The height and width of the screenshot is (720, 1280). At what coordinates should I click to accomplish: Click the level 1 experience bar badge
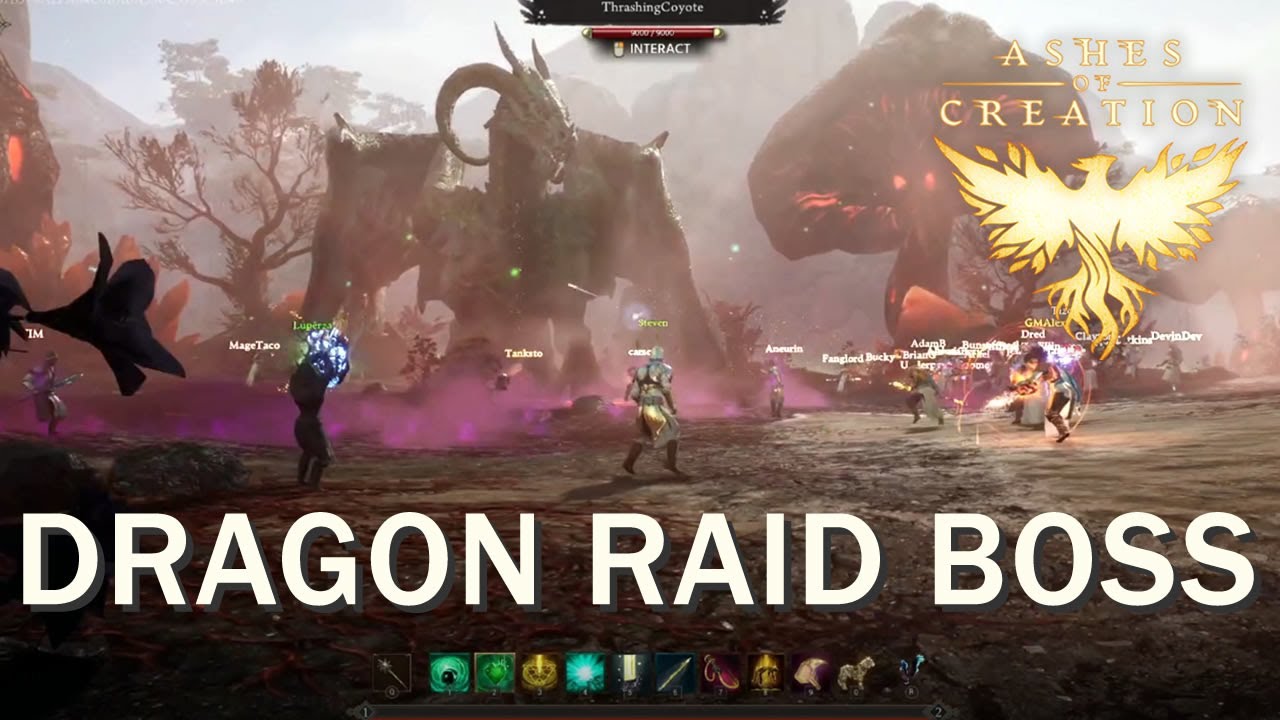pos(368,710)
